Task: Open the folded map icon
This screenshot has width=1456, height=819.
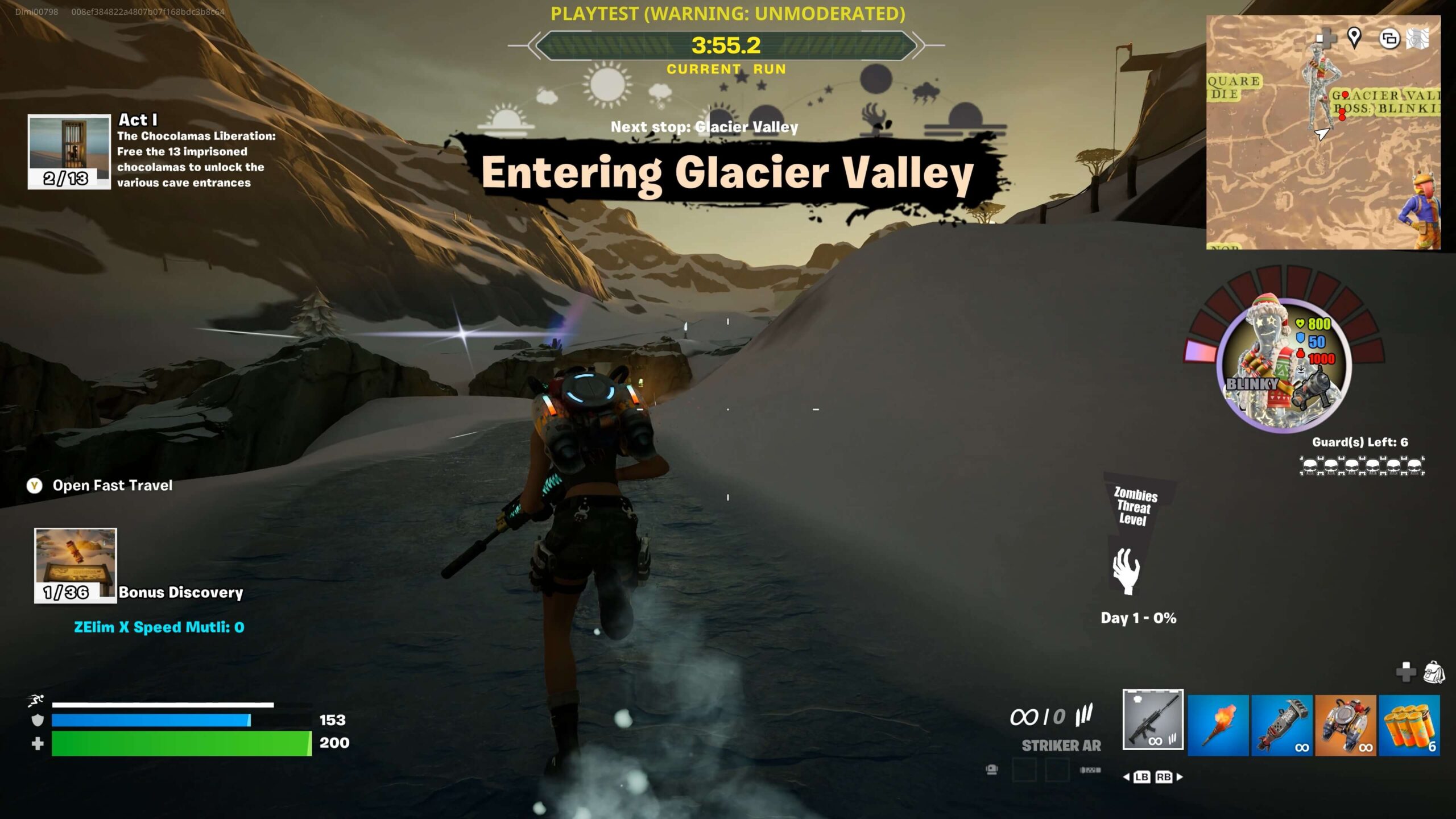Action: point(1417,39)
